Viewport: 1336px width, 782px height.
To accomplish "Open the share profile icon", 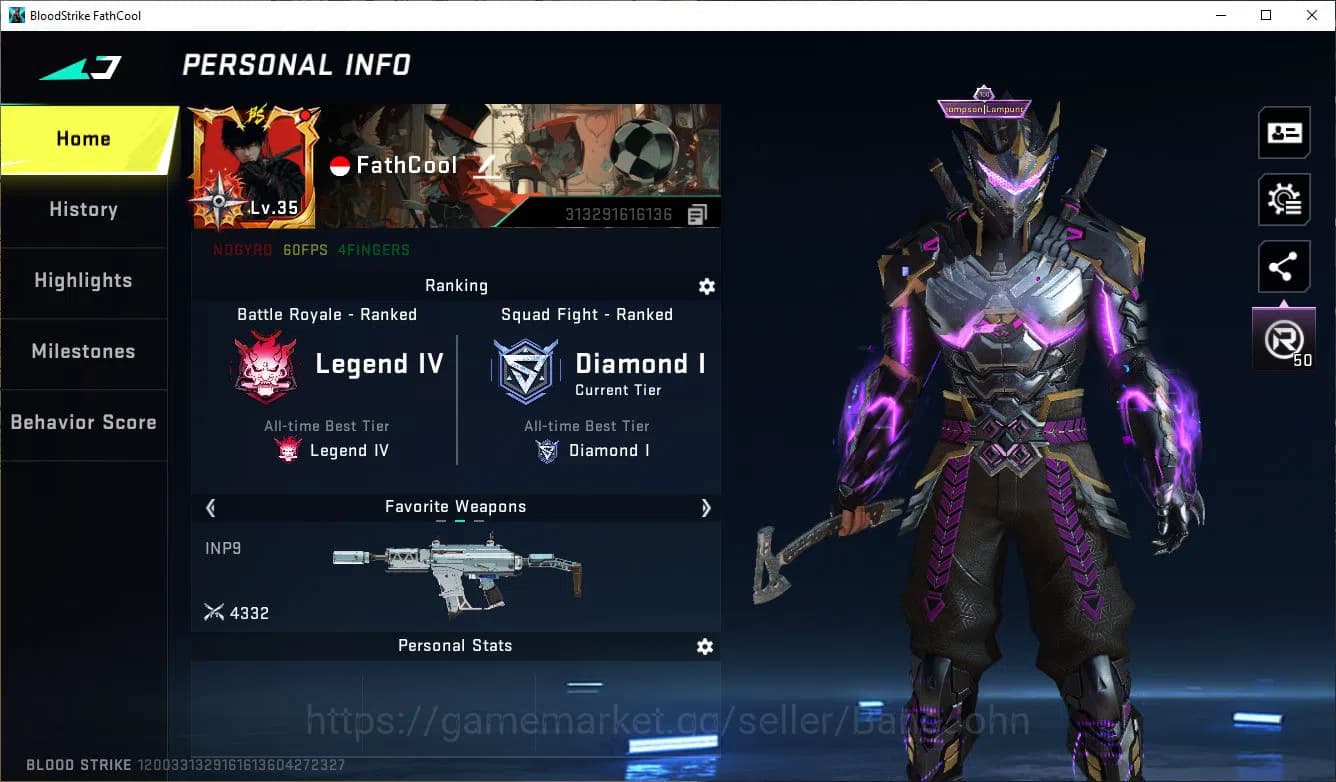I will tap(1284, 266).
